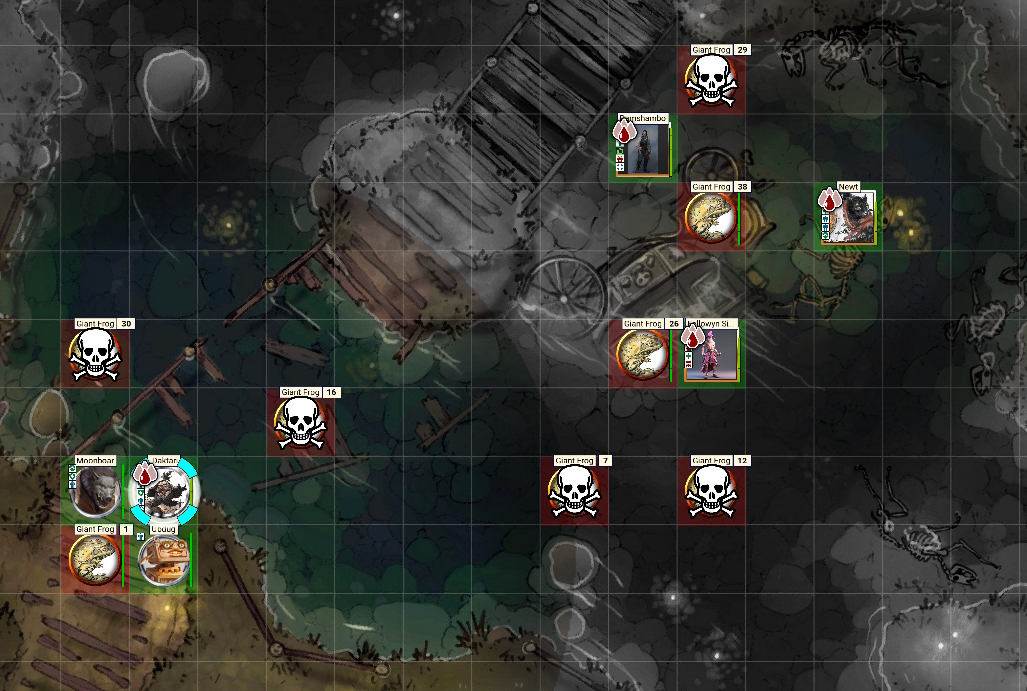Select the Newt character token

(x=850, y=217)
